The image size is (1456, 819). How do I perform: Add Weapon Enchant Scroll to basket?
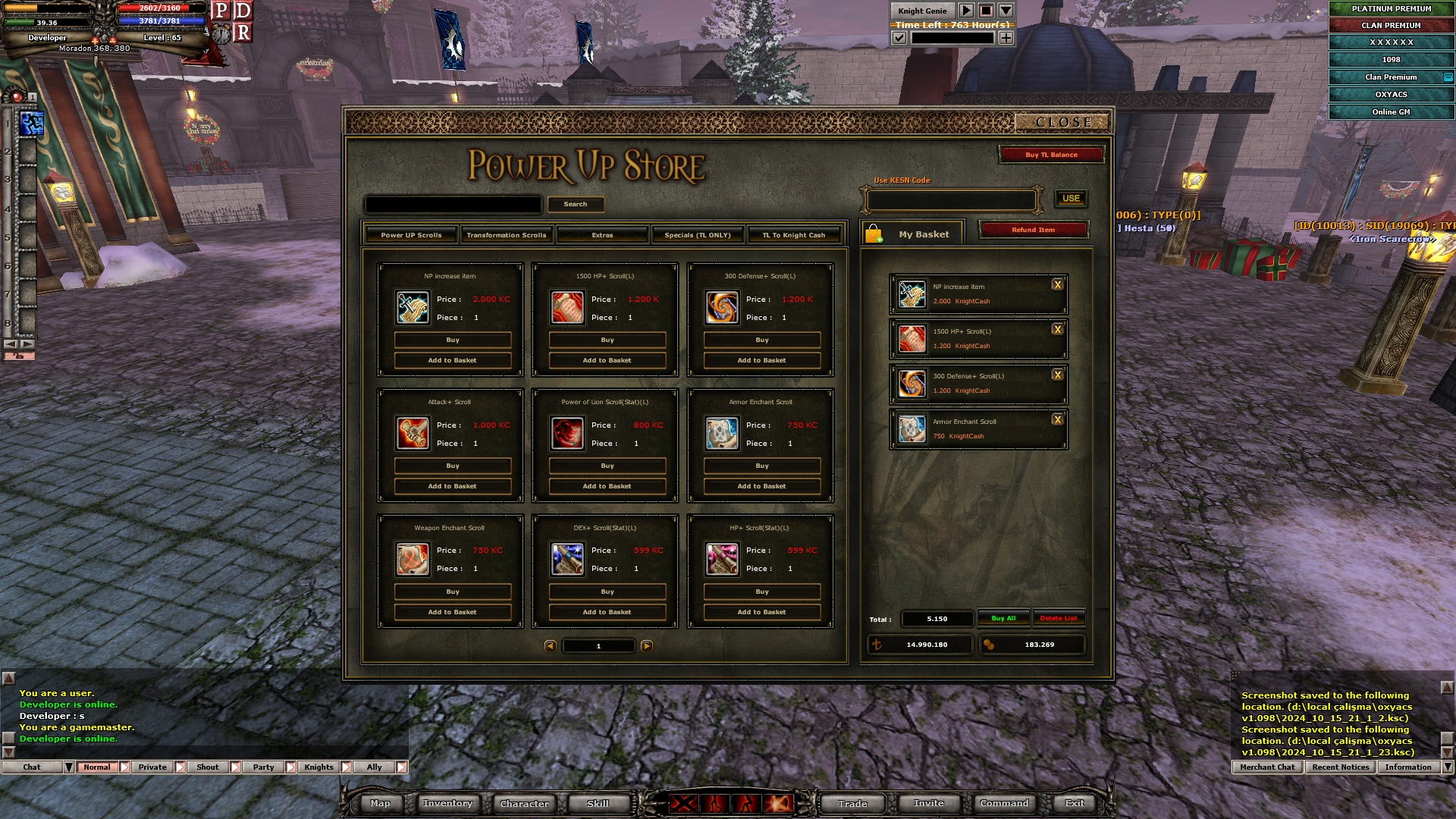[453, 613]
